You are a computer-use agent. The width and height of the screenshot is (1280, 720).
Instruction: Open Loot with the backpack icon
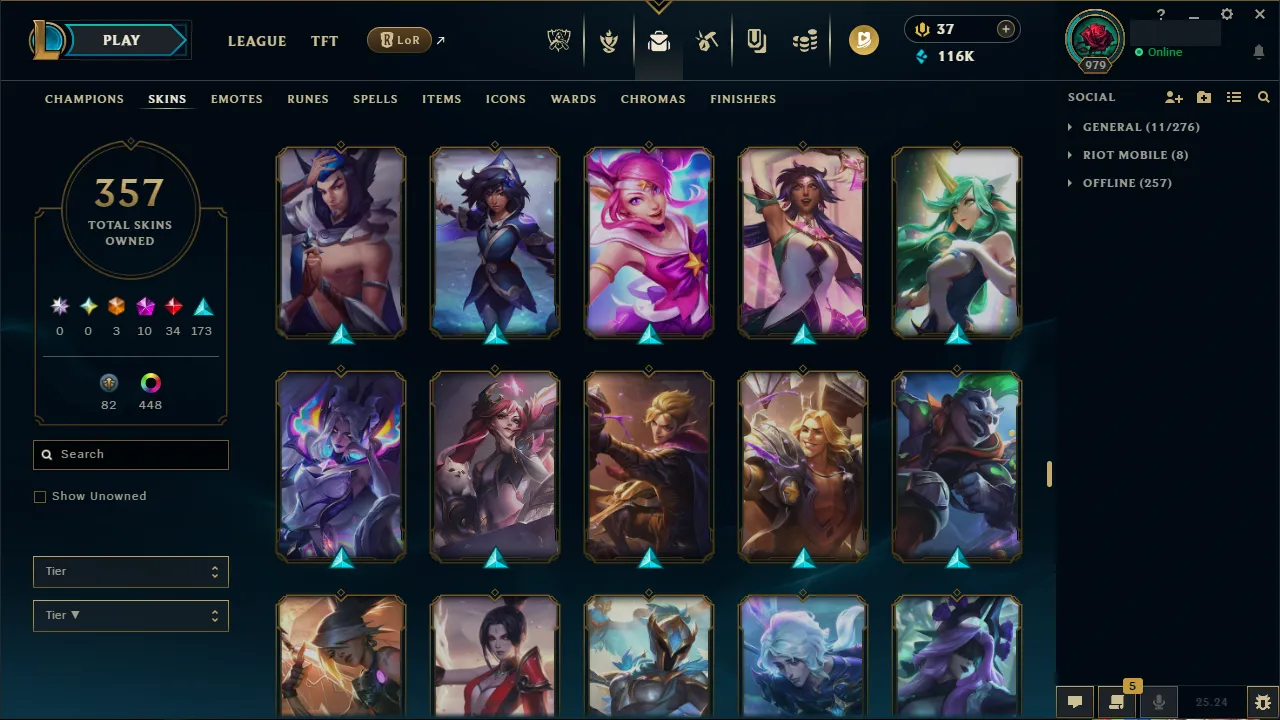[x=658, y=40]
